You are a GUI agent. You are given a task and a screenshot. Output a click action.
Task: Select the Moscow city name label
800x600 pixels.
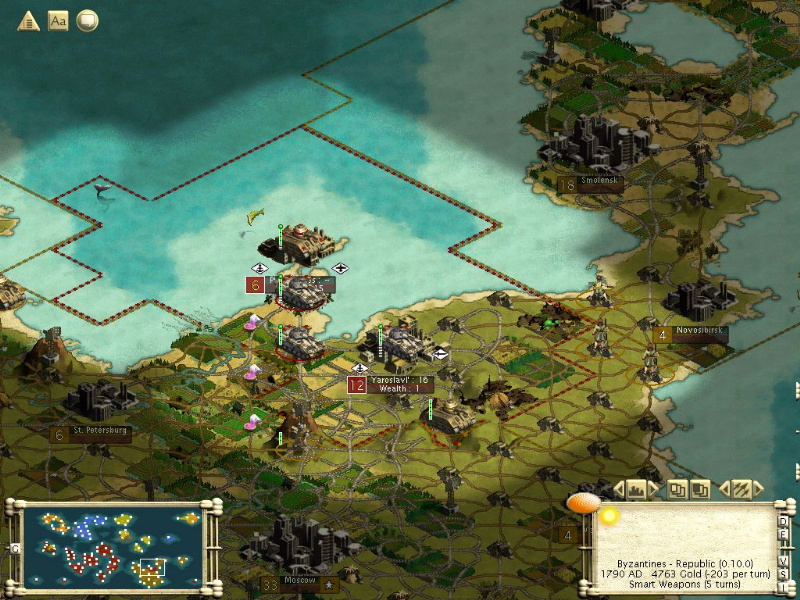pyautogui.click(x=300, y=580)
